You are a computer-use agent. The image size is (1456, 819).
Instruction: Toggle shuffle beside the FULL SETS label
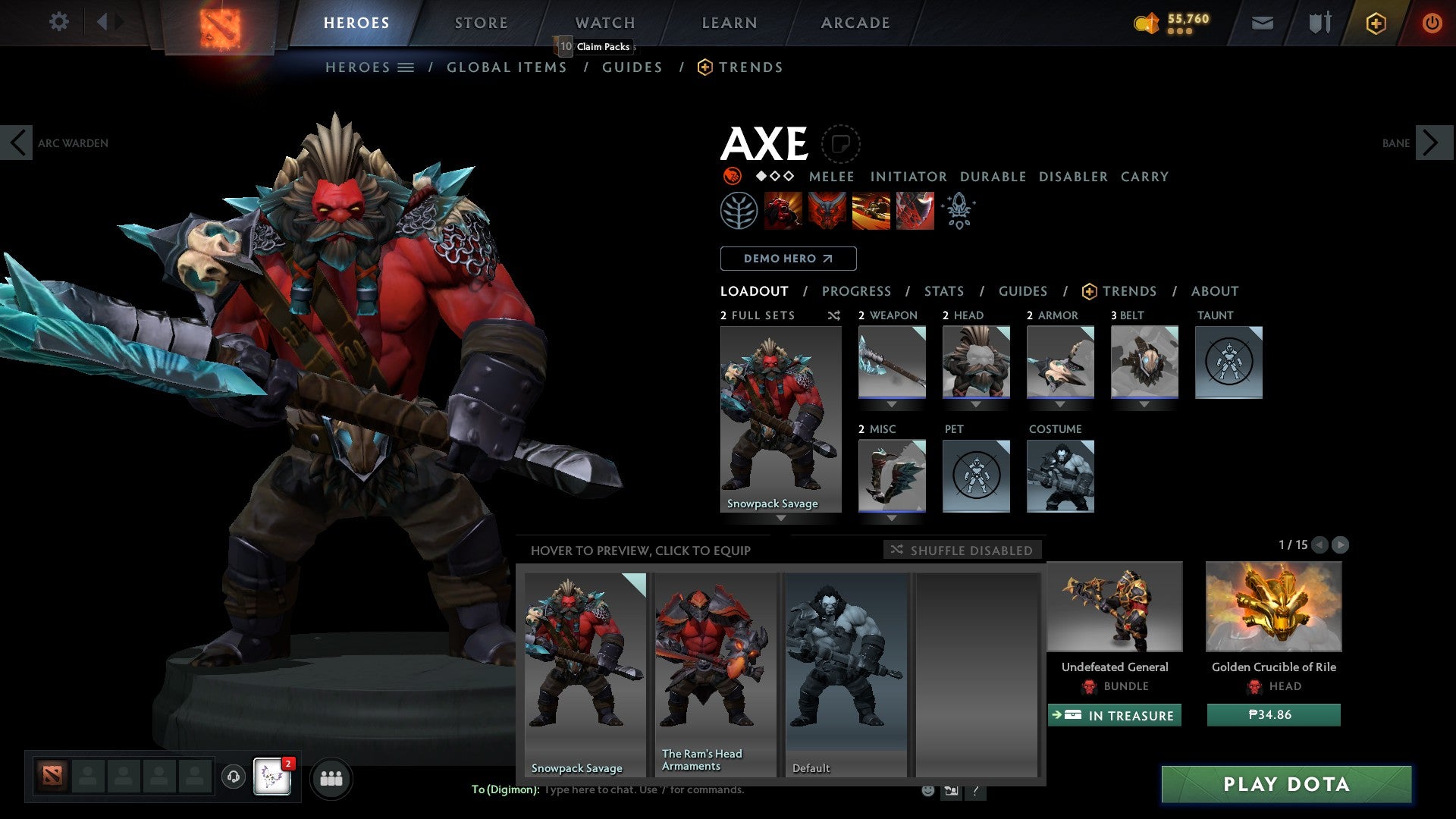[833, 315]
